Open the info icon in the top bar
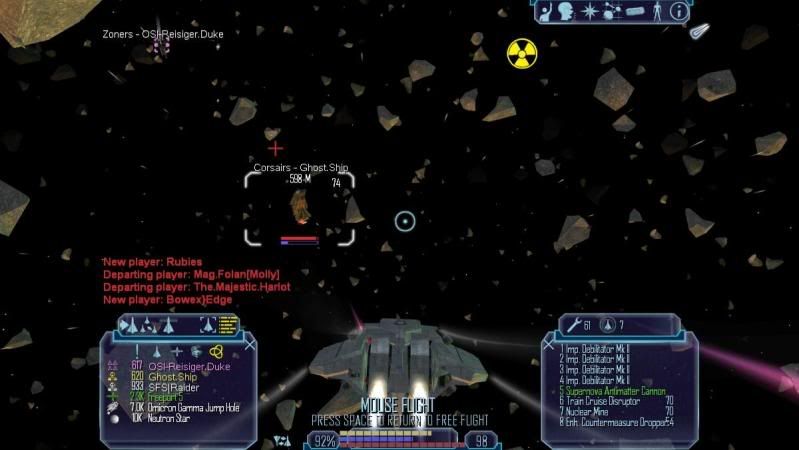799x450 pixels. (x=679, y=12)
